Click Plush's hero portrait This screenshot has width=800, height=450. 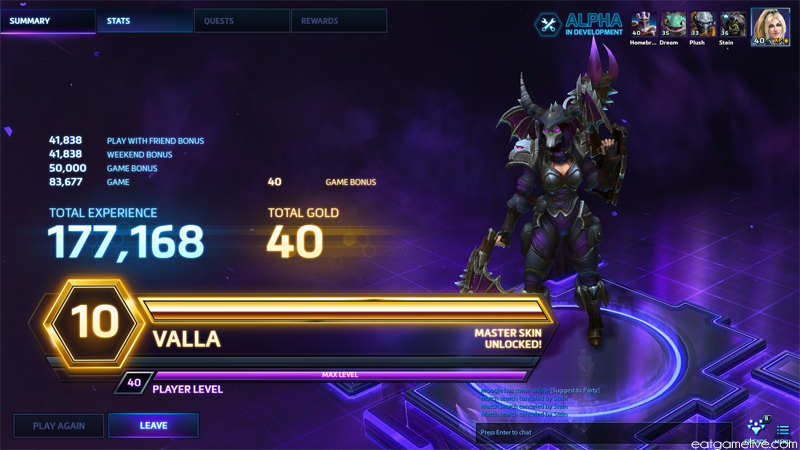[x=703, y=24]
